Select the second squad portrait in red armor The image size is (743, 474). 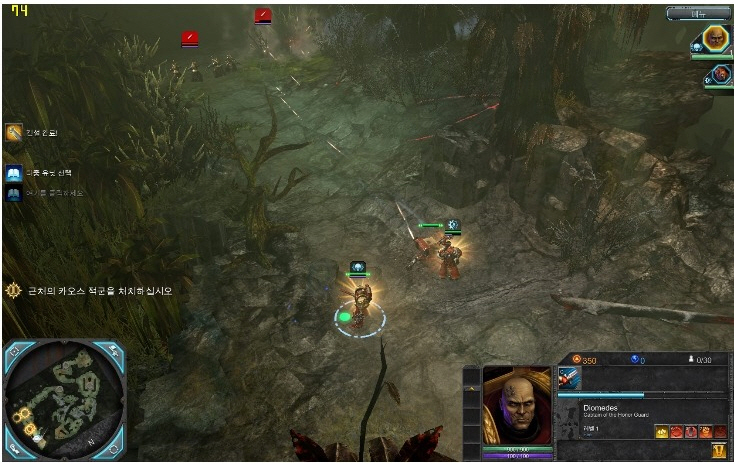click(x=720, y=75)
